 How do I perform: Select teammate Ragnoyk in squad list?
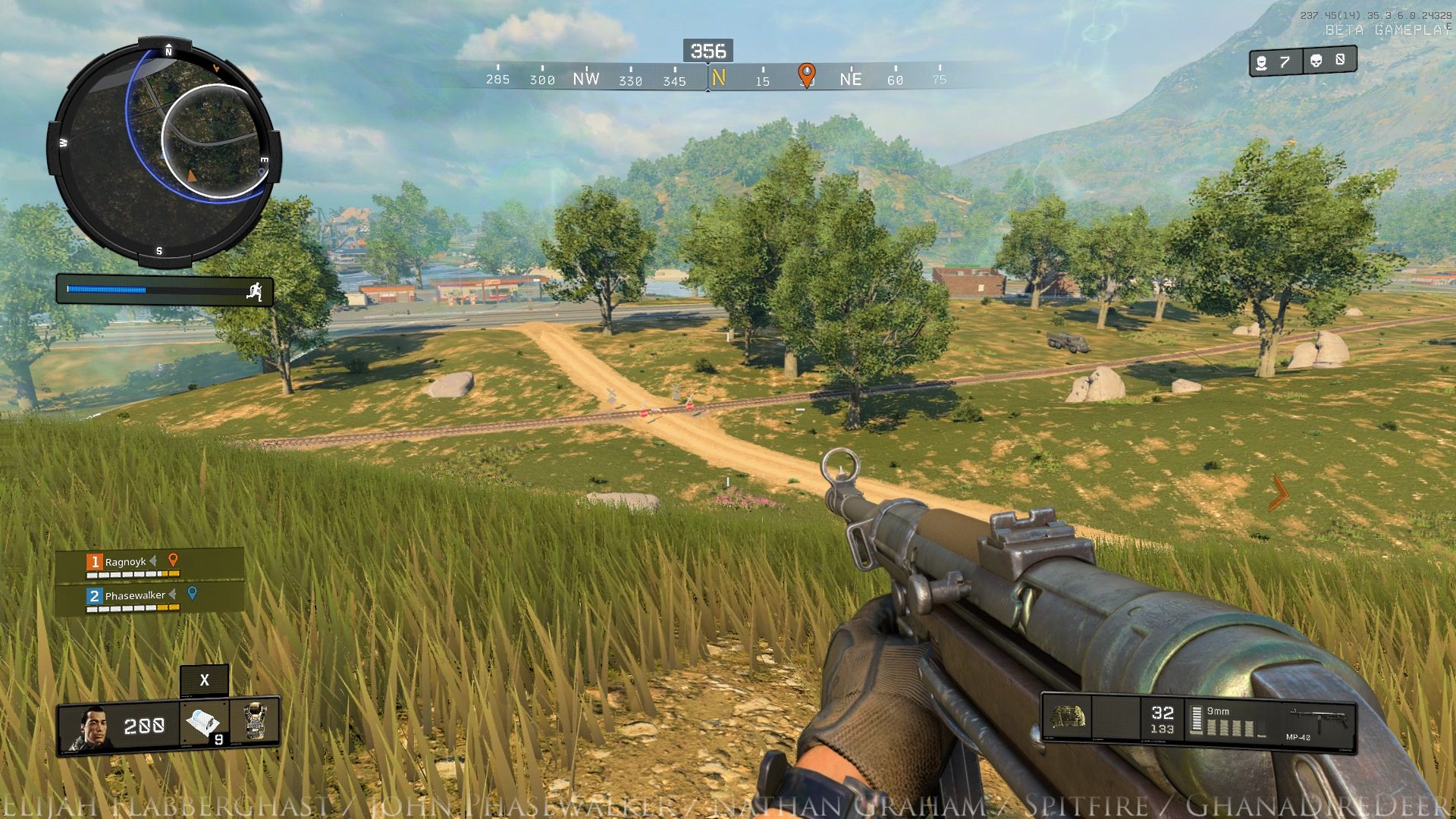point(126,562)
